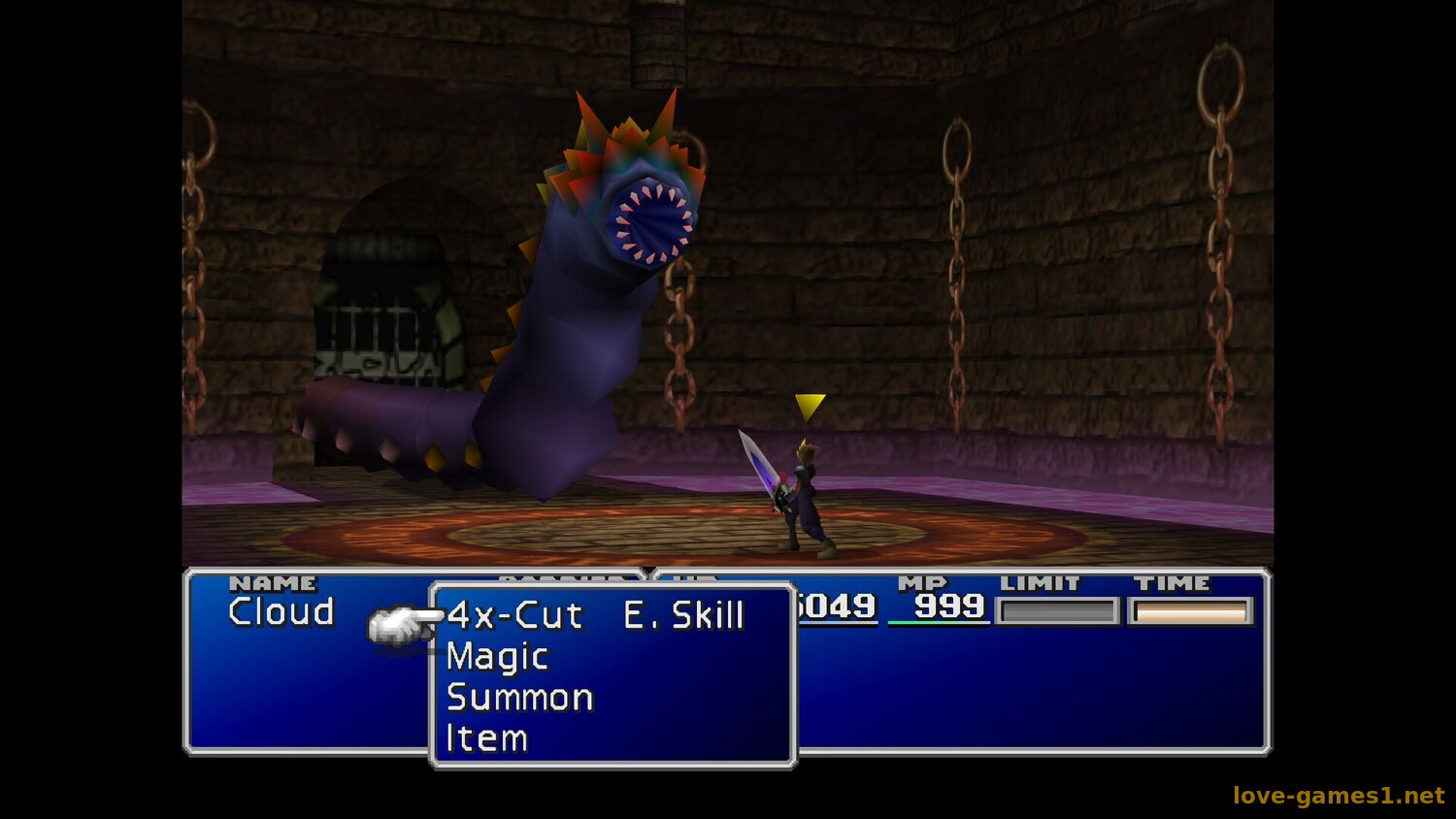Select the 4x-Cut command

[x=514, y=615]
